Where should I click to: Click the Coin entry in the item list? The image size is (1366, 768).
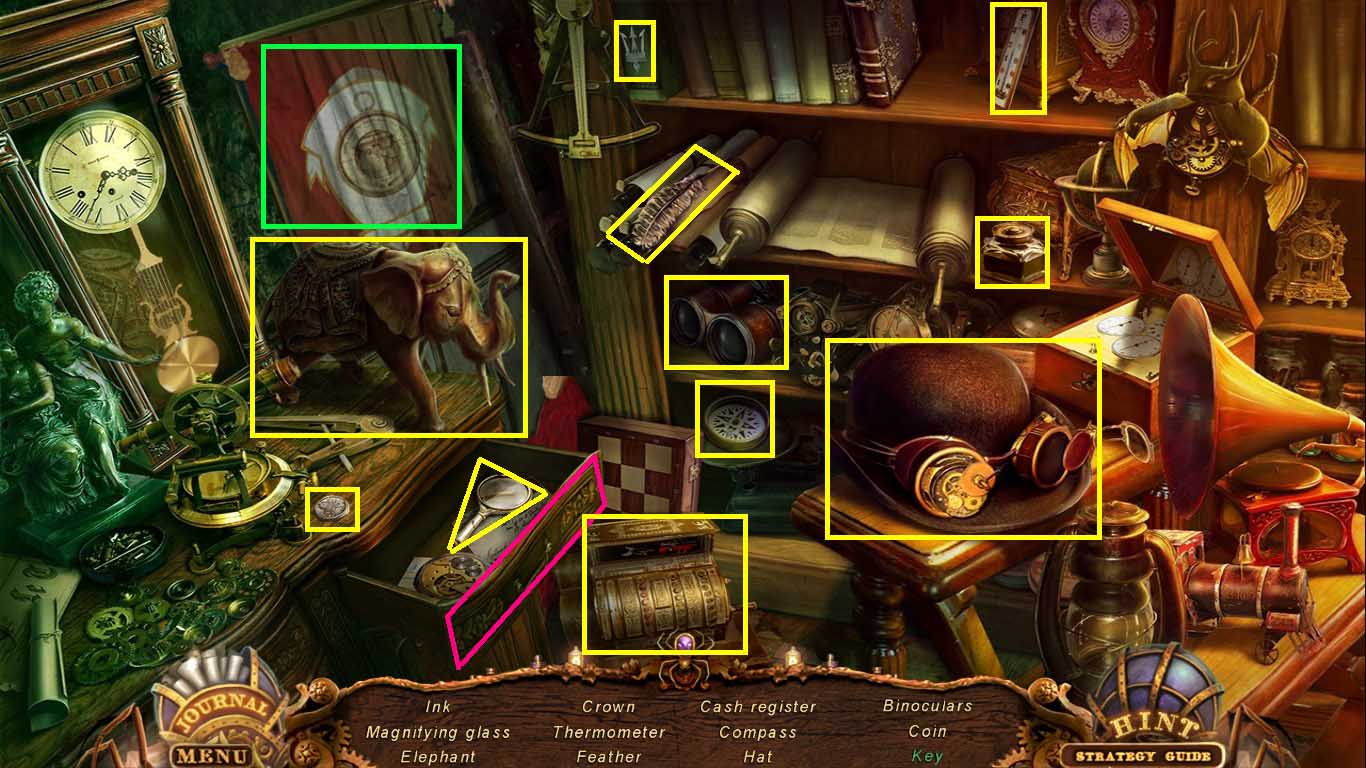pyautogui.click(x=925, y=731)
